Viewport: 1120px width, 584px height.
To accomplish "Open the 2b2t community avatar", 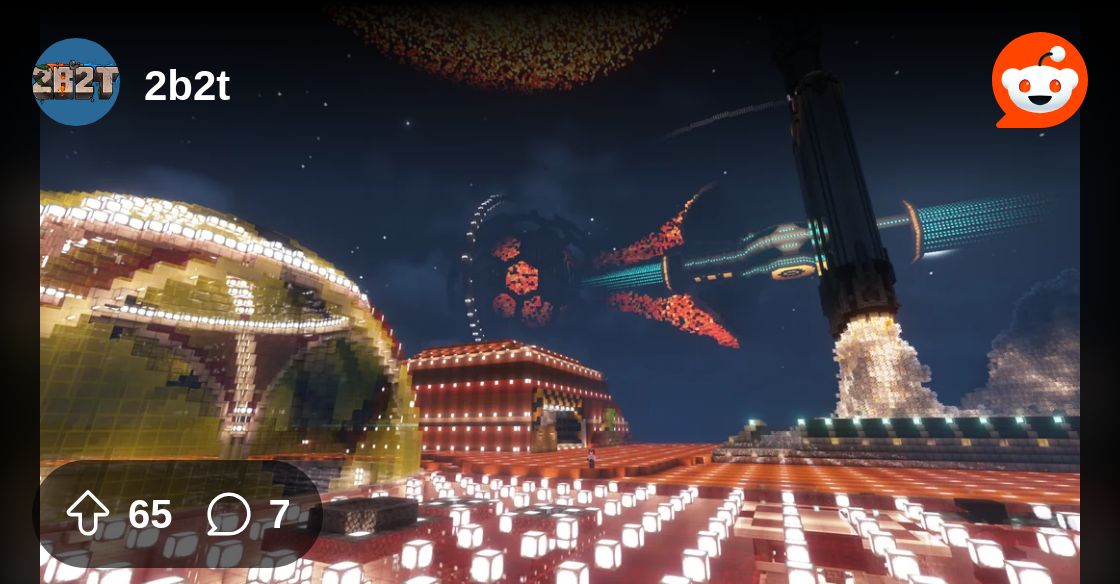I will [x=76, y=82].
